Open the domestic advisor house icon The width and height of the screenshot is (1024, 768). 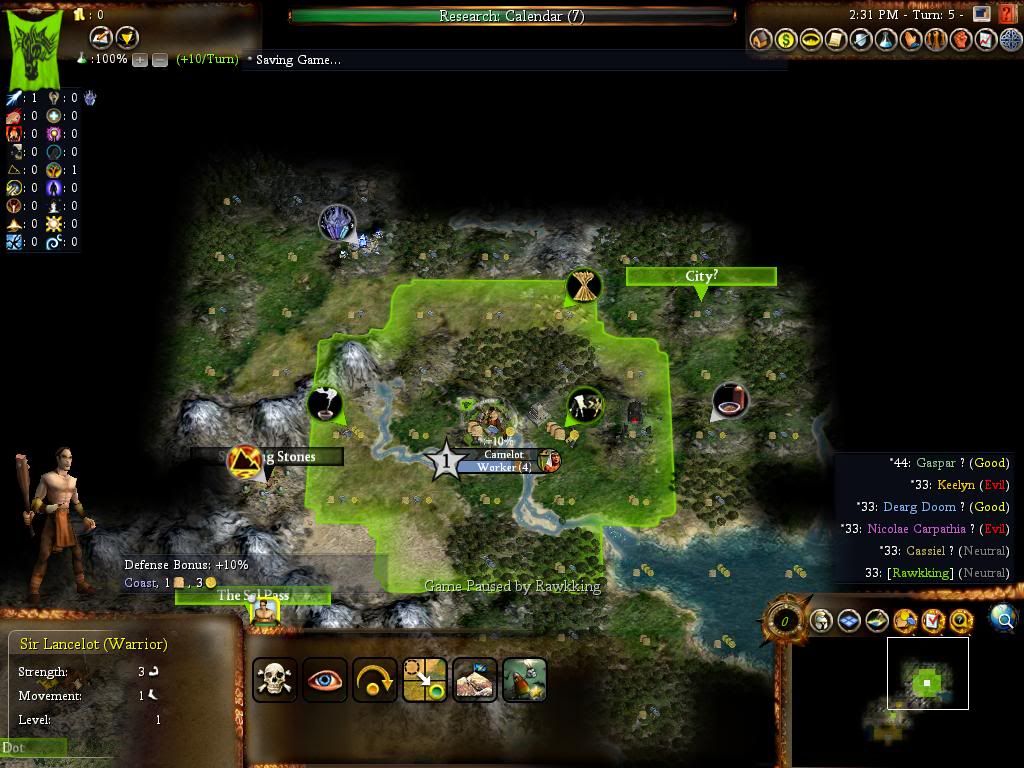tap(761, 40)
